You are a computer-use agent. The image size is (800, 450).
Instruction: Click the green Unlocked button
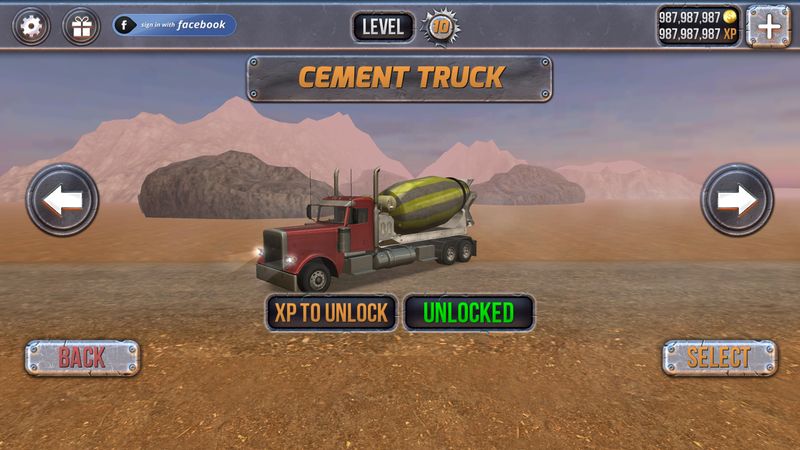point(468,313)
